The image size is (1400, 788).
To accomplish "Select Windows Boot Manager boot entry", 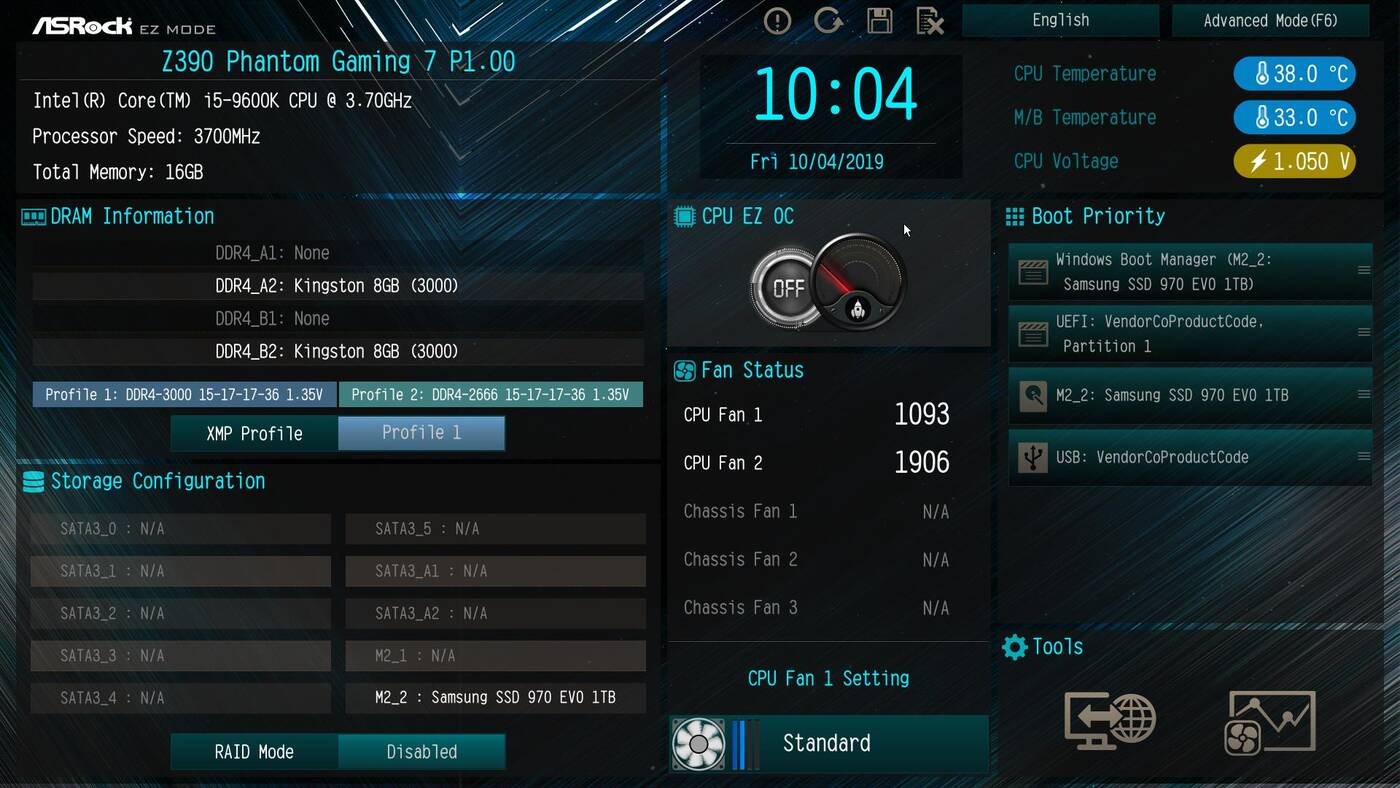I will (x=1190, y=272).
